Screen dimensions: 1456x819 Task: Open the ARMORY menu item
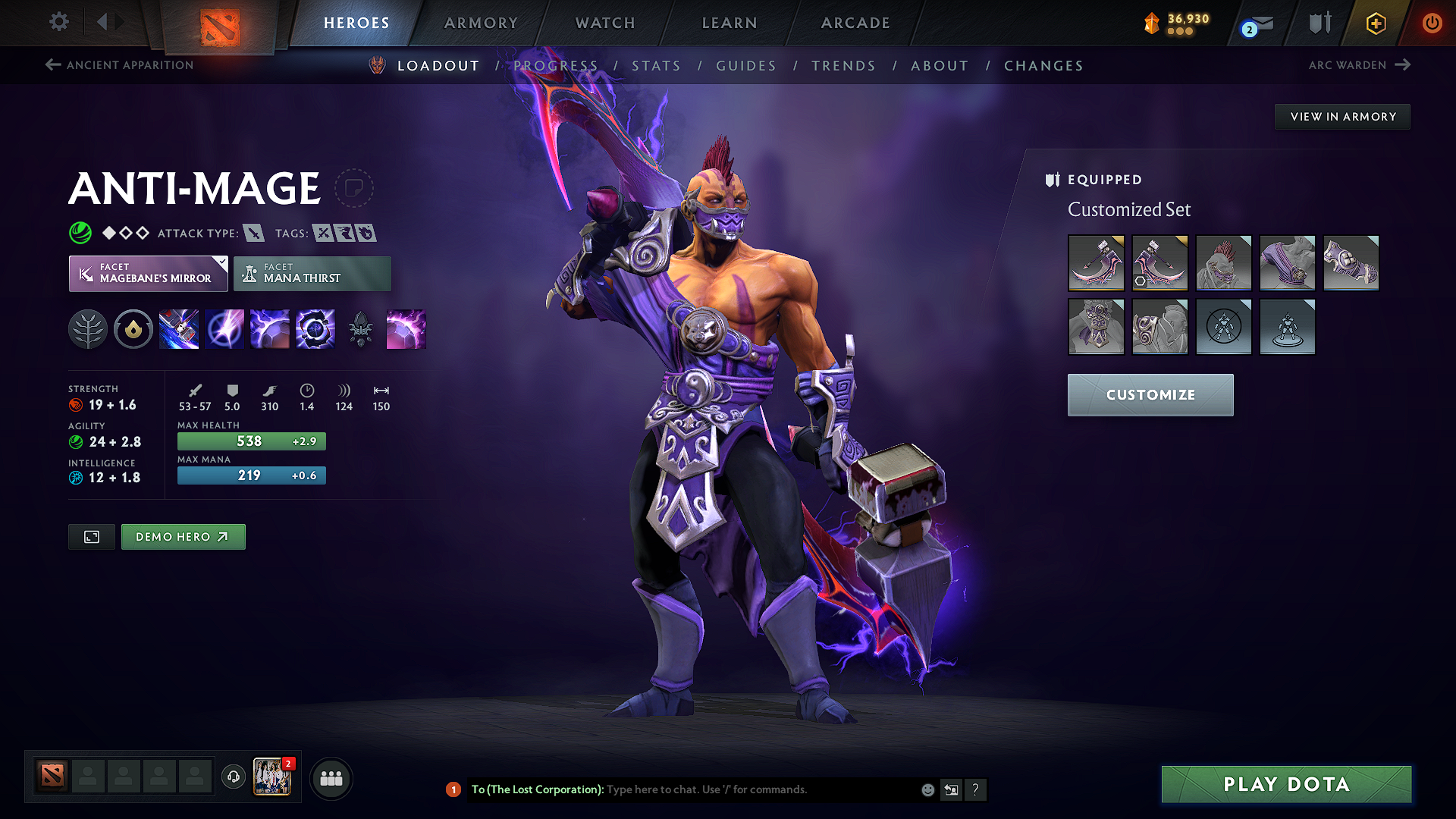(481, 23)
